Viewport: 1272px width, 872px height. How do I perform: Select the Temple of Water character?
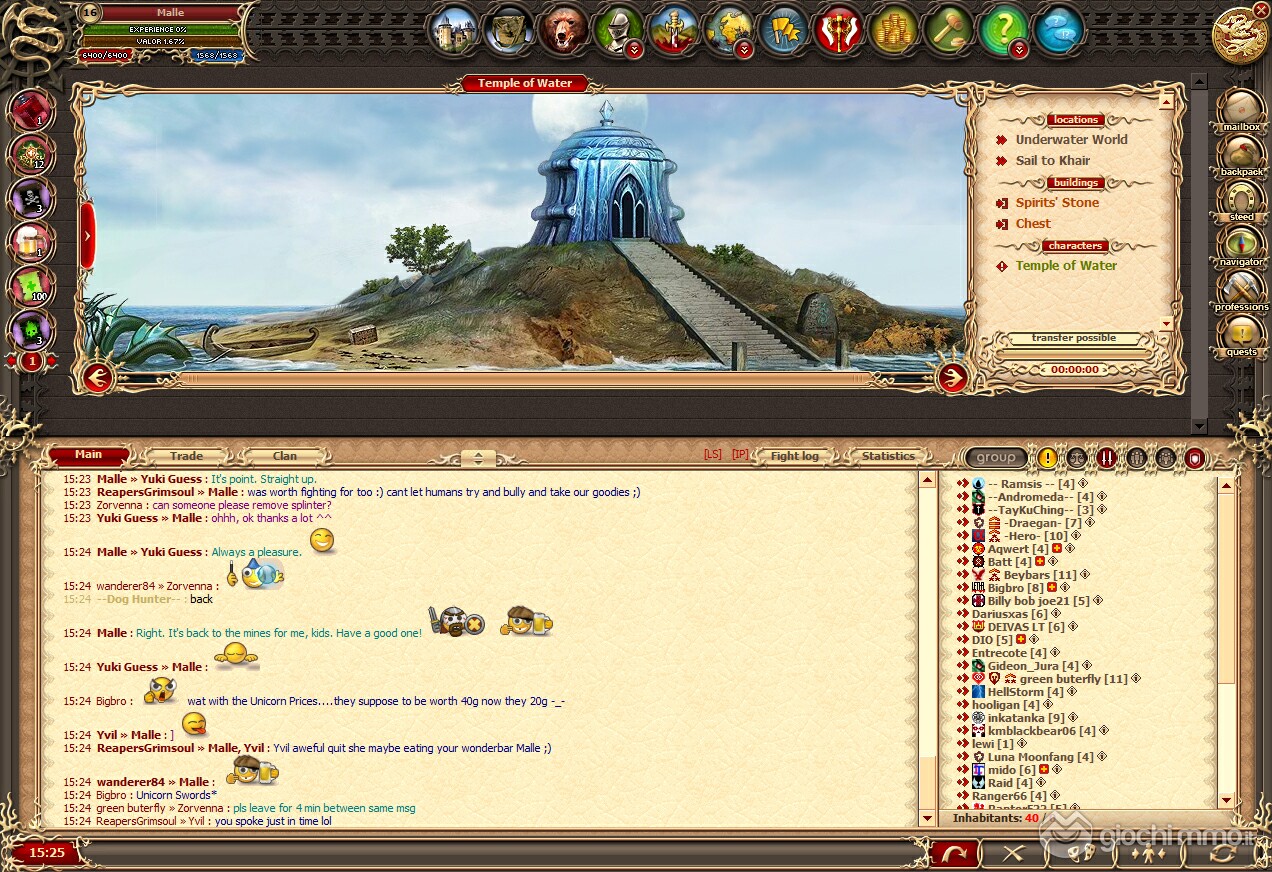click(1066, 266)
